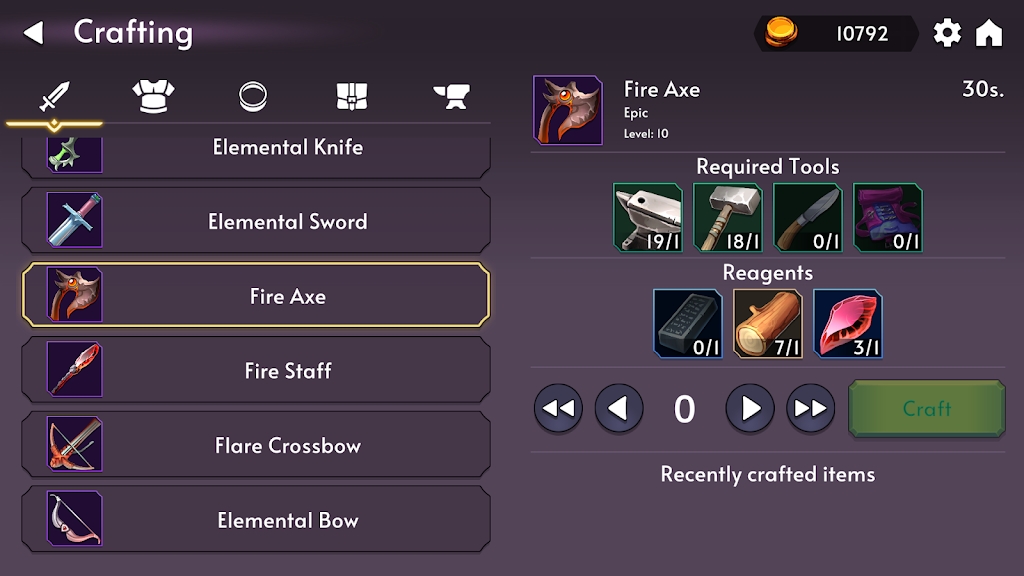Switch to the sword weapons tab
This screenshot has height=576, width=1024.
click(54, 97)
